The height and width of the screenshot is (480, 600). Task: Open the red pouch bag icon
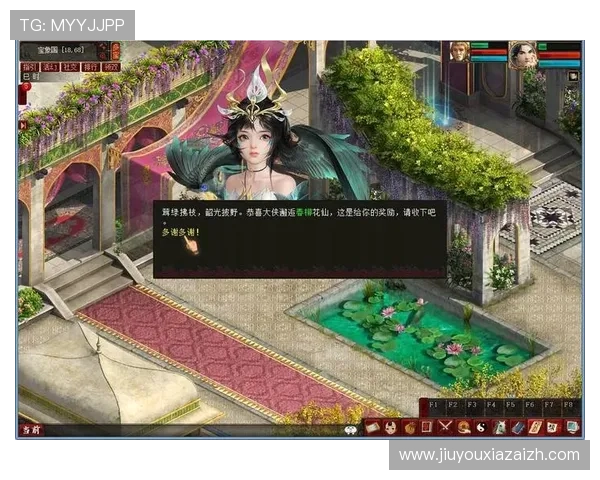[x=409, y=427]
